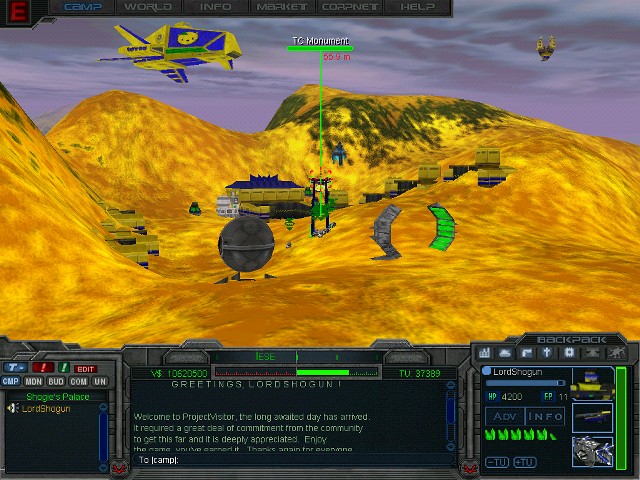Switch chat channel to BUD

(x=56, y=381)
